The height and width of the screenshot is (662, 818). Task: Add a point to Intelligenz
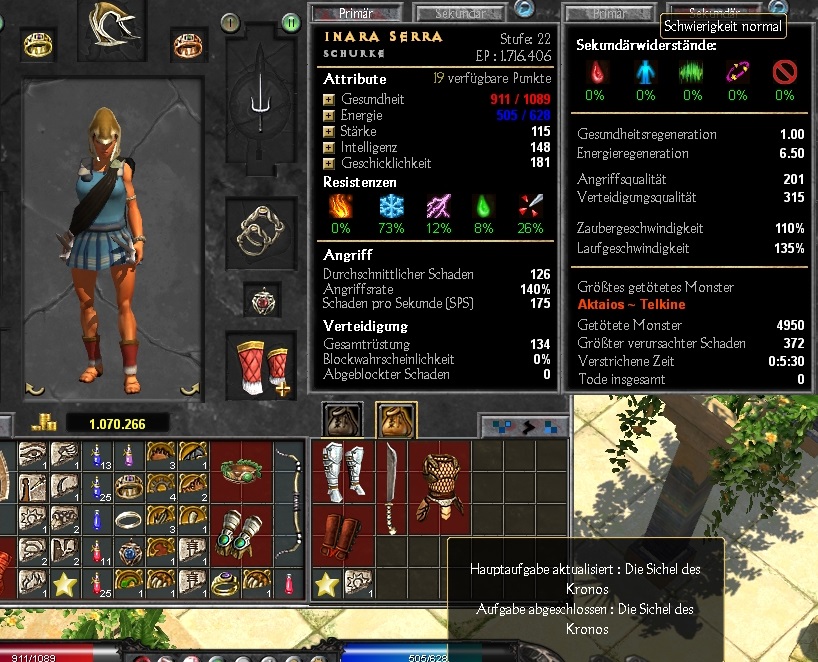pos(328,148)
